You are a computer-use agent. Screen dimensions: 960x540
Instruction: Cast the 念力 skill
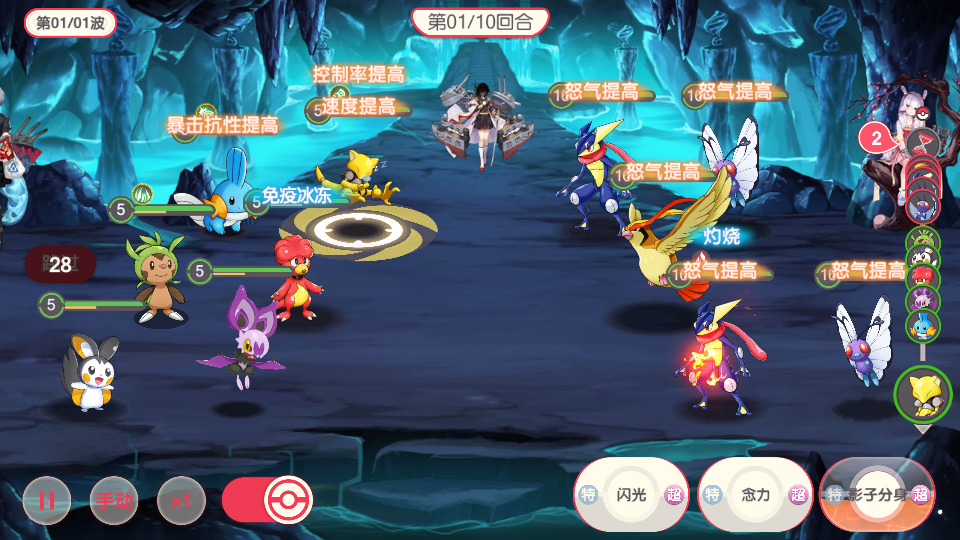point(755,494)
